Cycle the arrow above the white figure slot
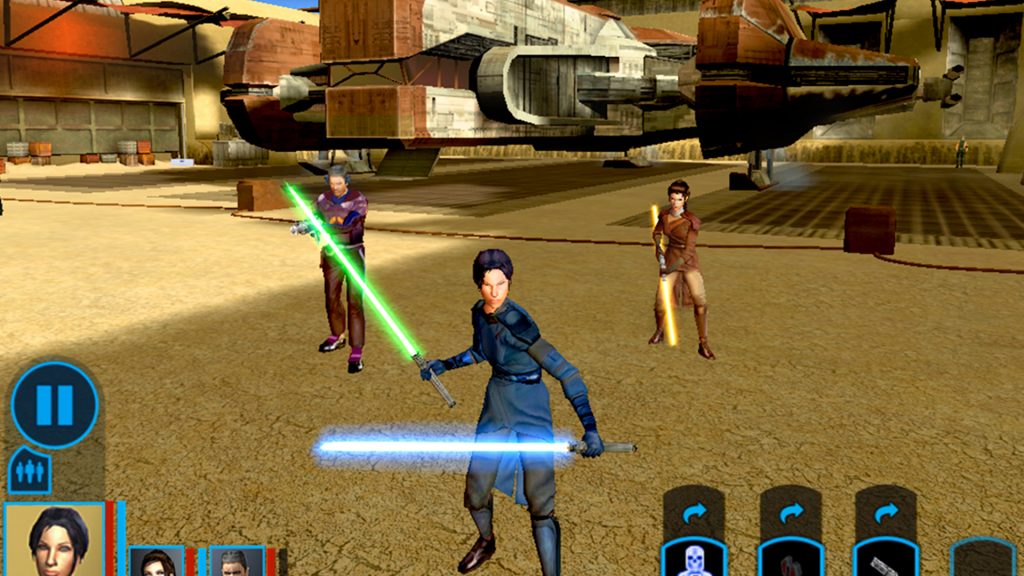 point(694,512)
